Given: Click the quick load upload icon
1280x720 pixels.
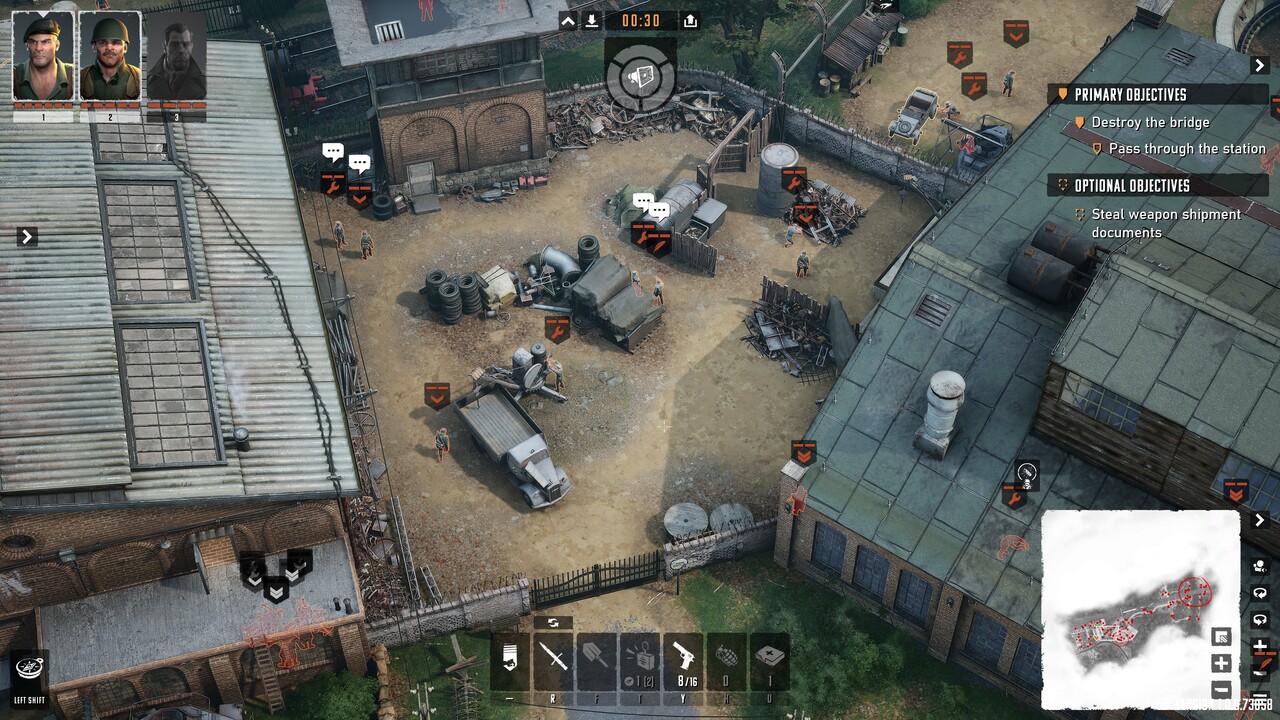Looking at the screenshot, I should (x=690, y=21).
